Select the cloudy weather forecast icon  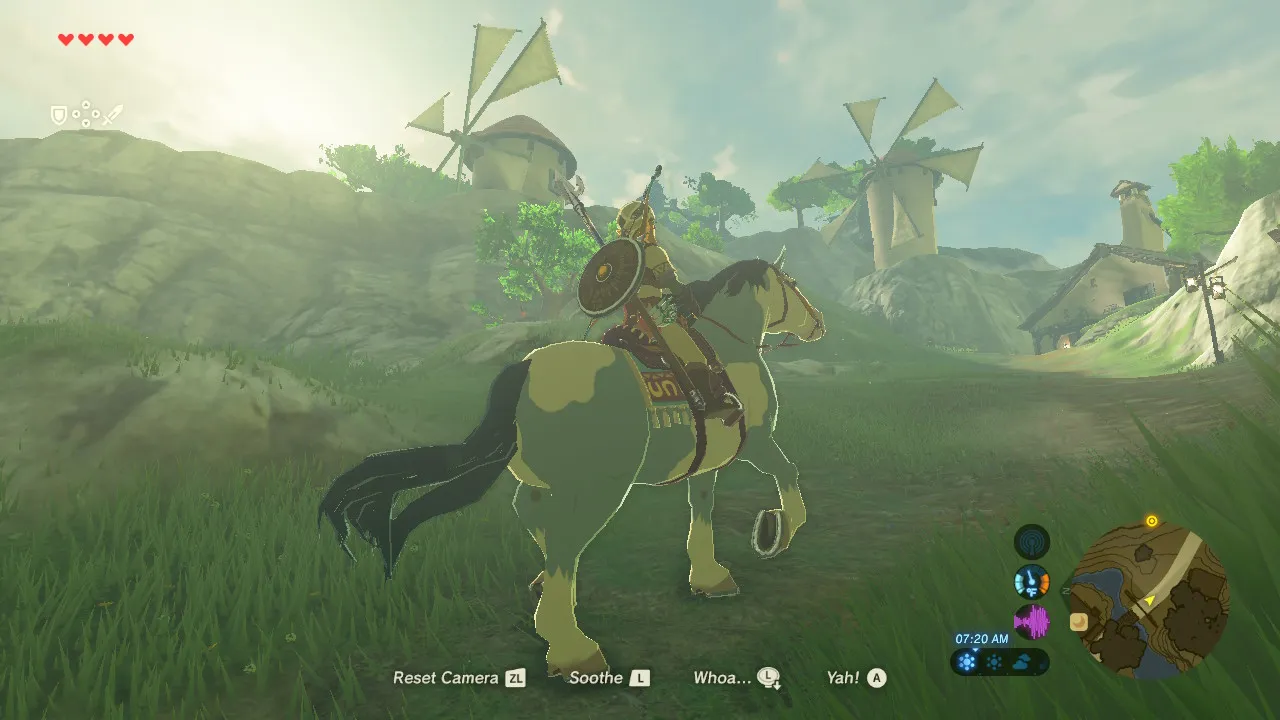(1022, 661)
